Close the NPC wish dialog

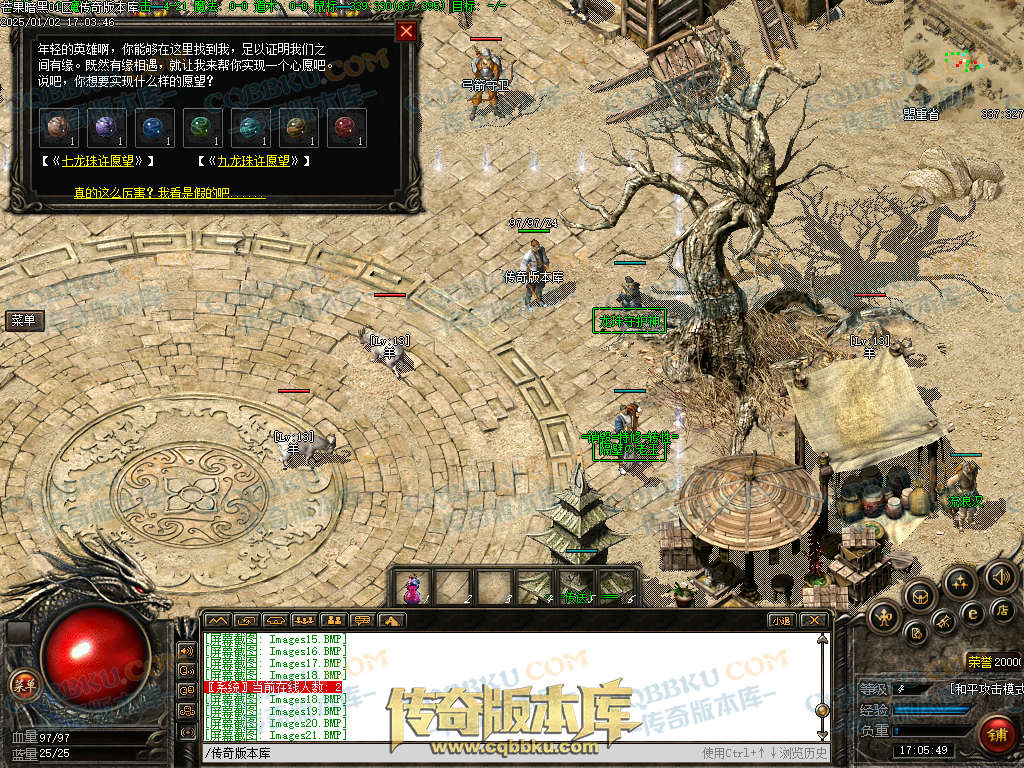coord(406,31)
